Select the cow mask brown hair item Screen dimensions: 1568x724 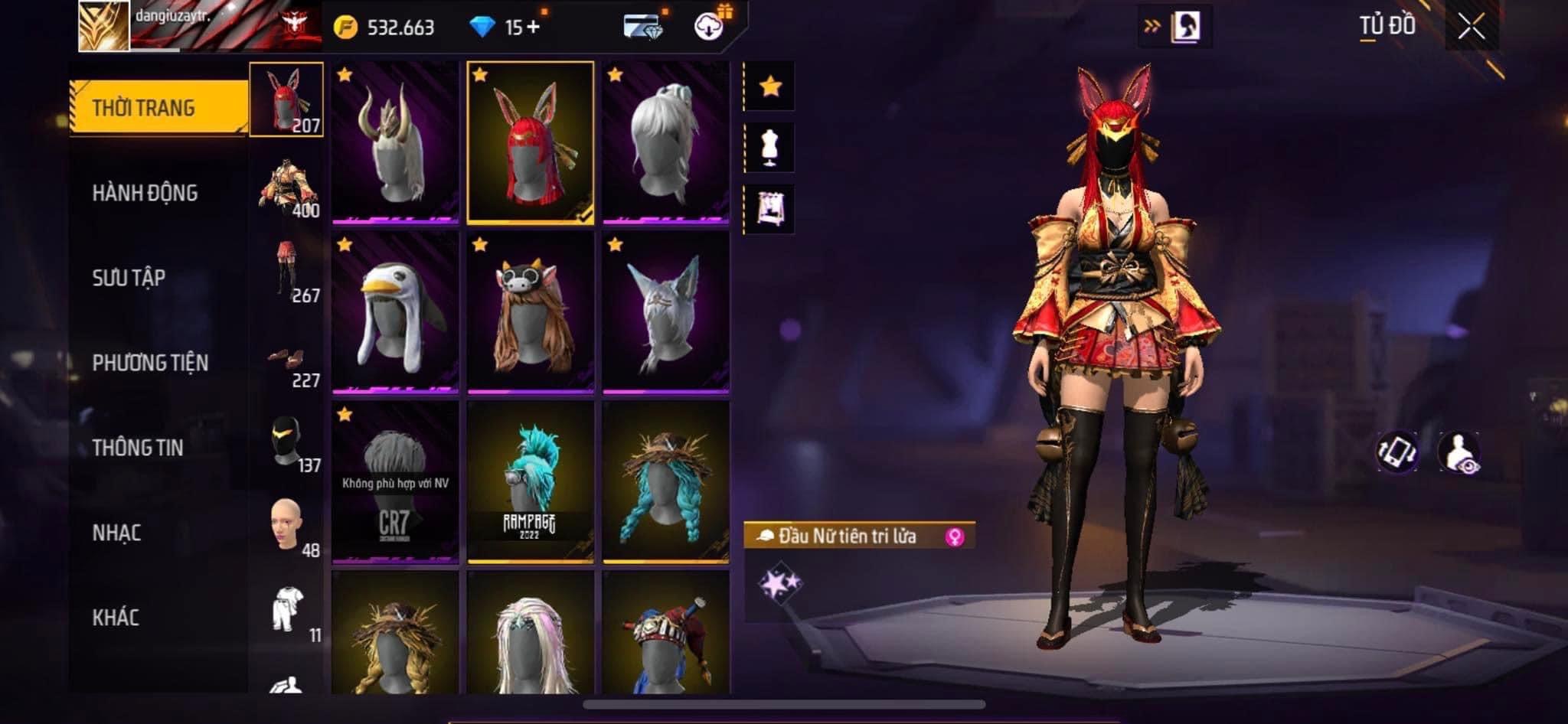530,312
